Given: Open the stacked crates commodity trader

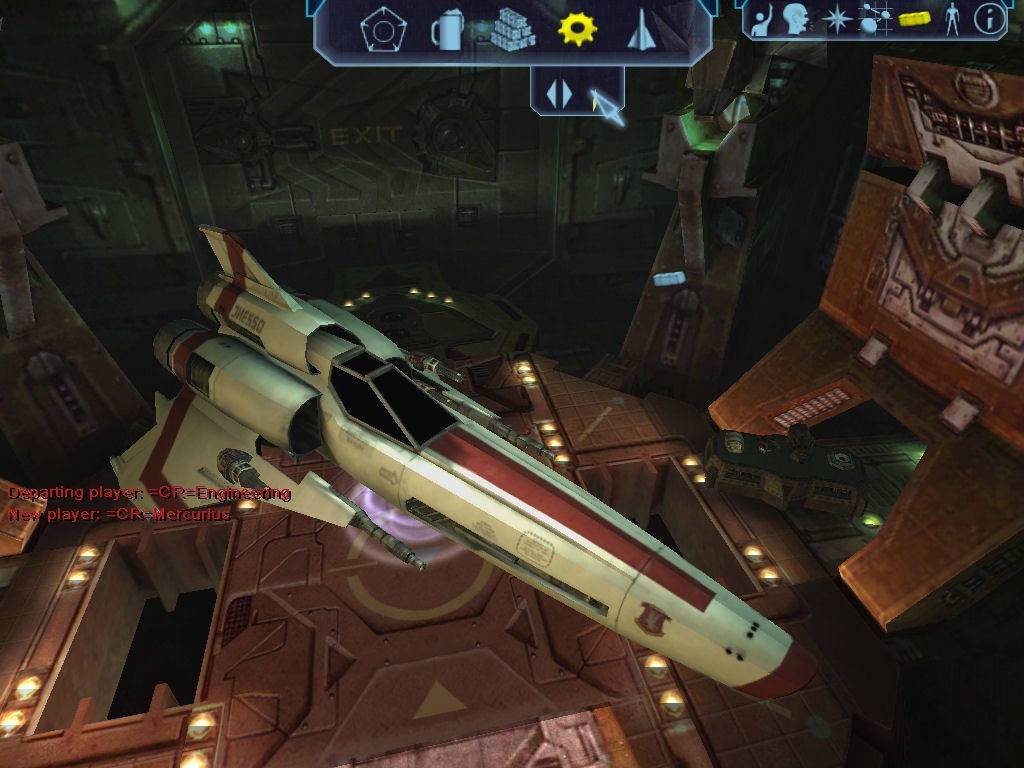Looking at the screenshot, I should point(513,30).
